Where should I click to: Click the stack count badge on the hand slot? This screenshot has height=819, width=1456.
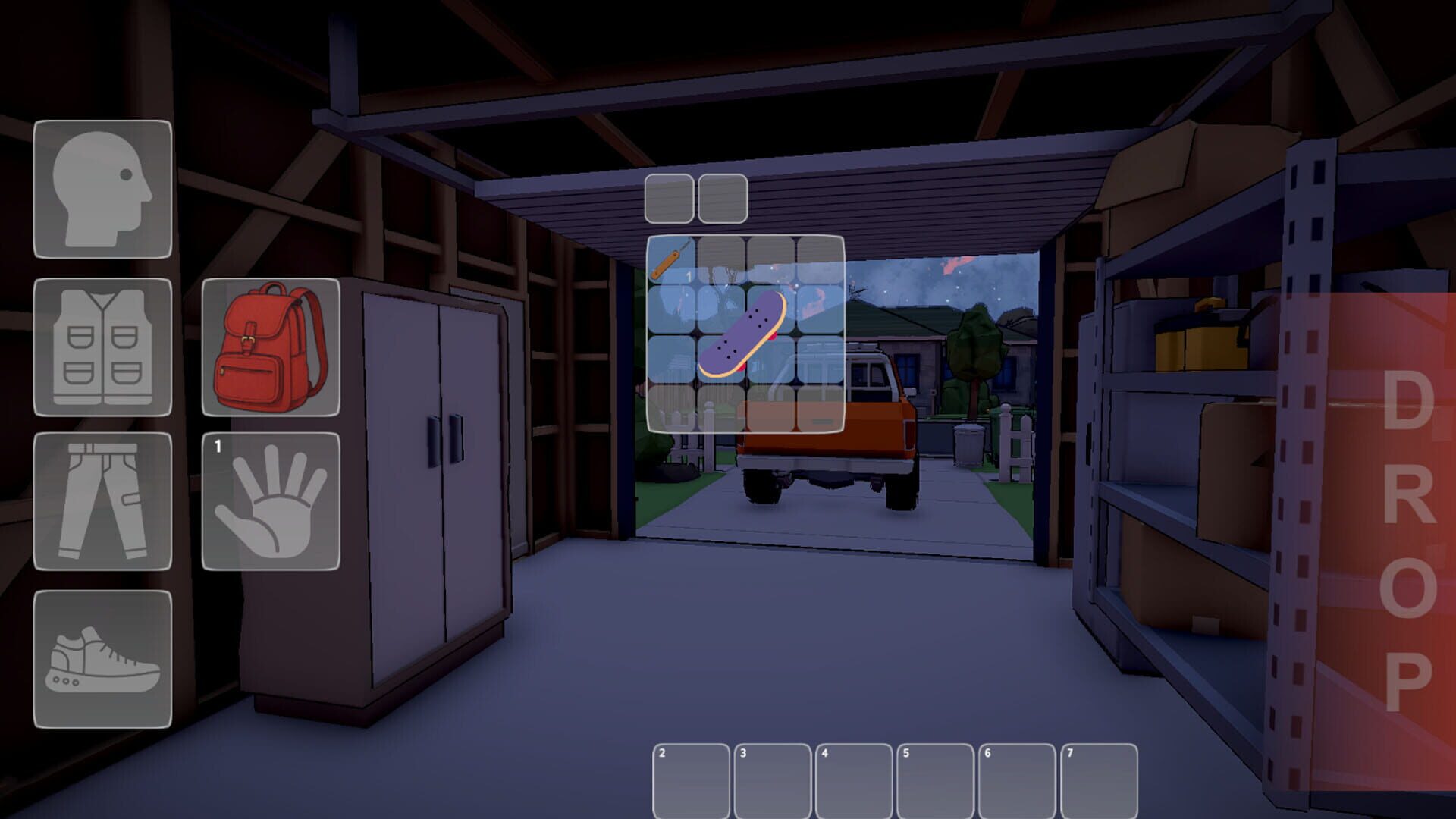tap(217, 447)
